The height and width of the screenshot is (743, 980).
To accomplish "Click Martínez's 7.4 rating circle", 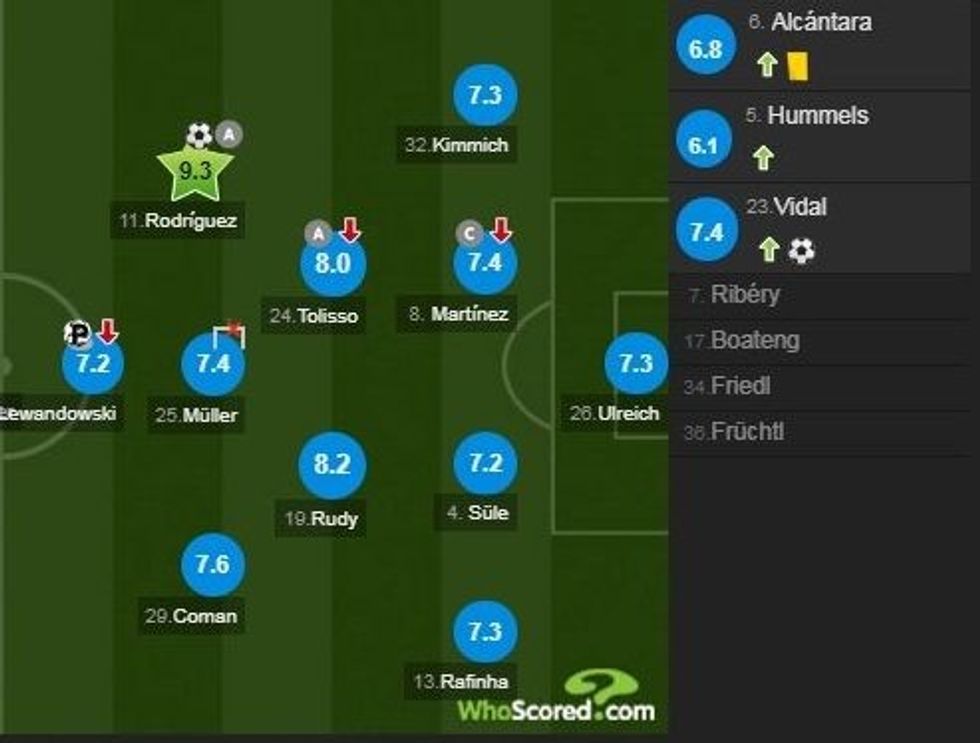I will point(484,264).
